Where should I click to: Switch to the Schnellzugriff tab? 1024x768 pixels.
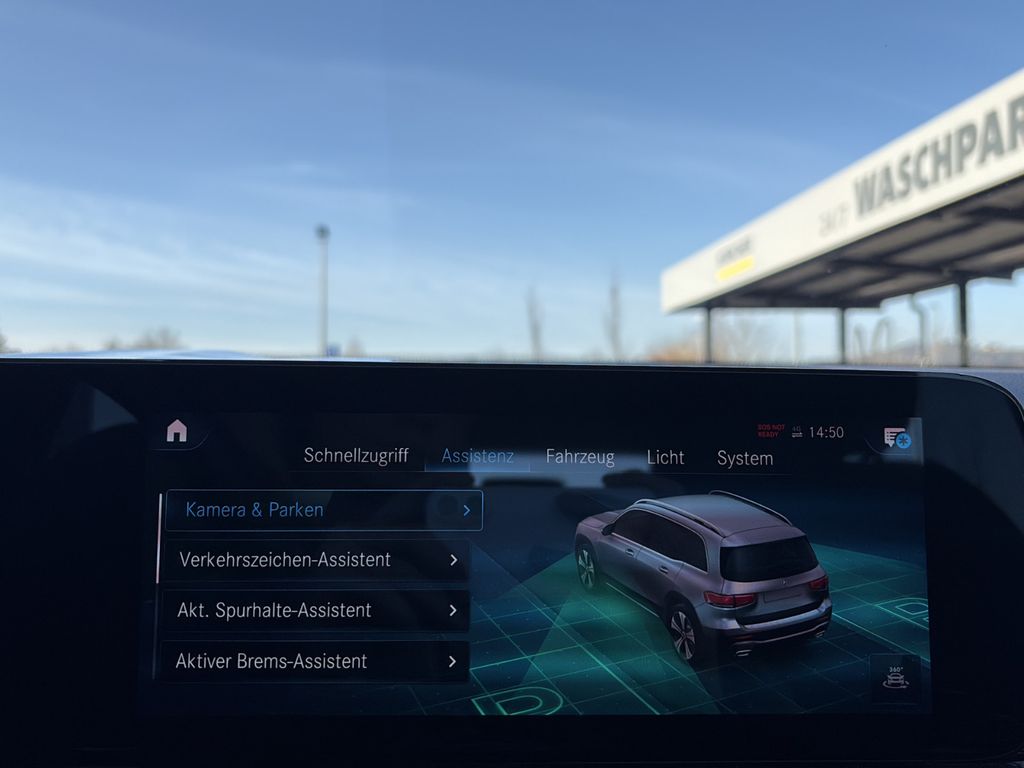(x=356, y=456)
